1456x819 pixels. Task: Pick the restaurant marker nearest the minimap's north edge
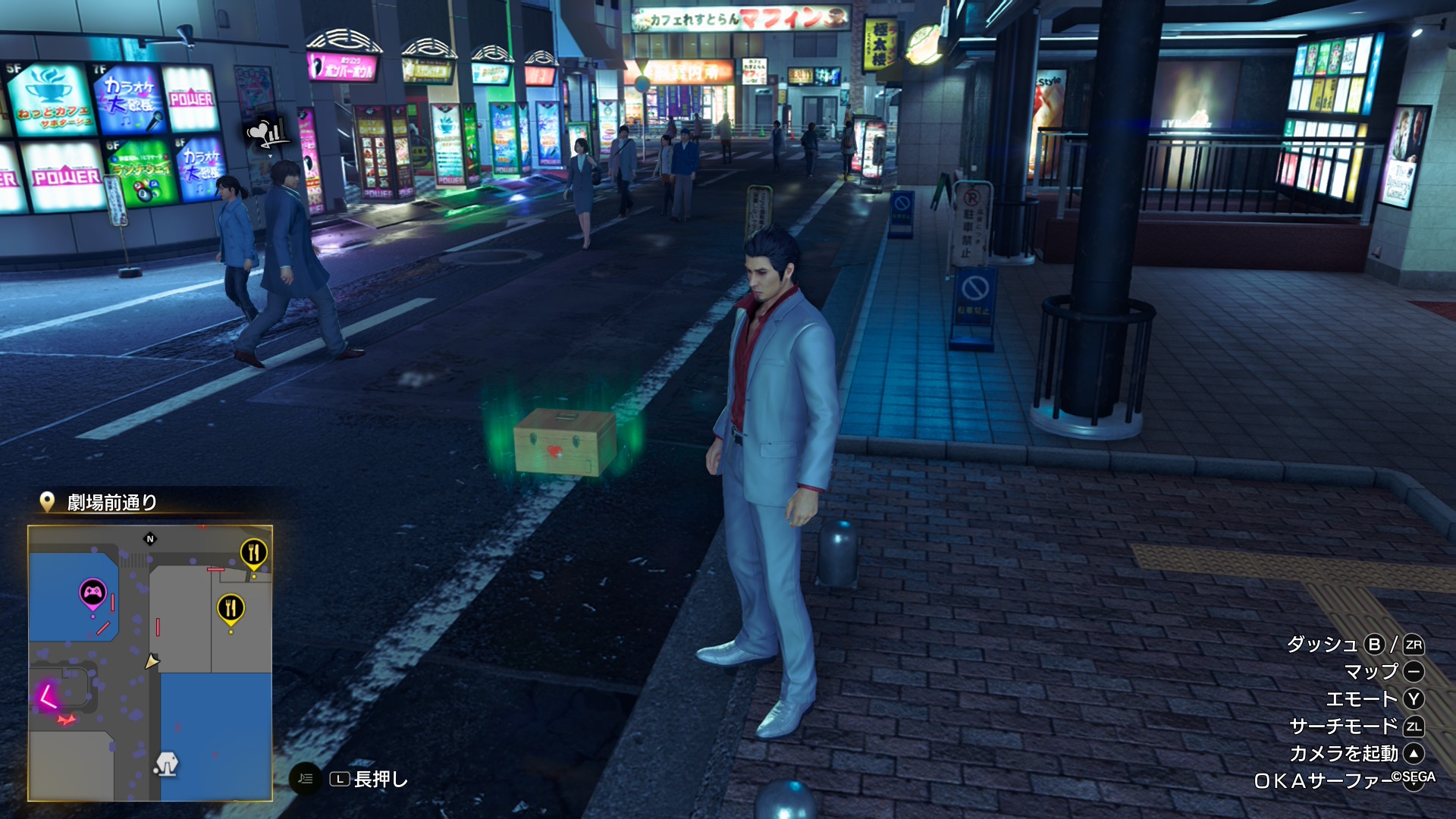pos(253,553)
